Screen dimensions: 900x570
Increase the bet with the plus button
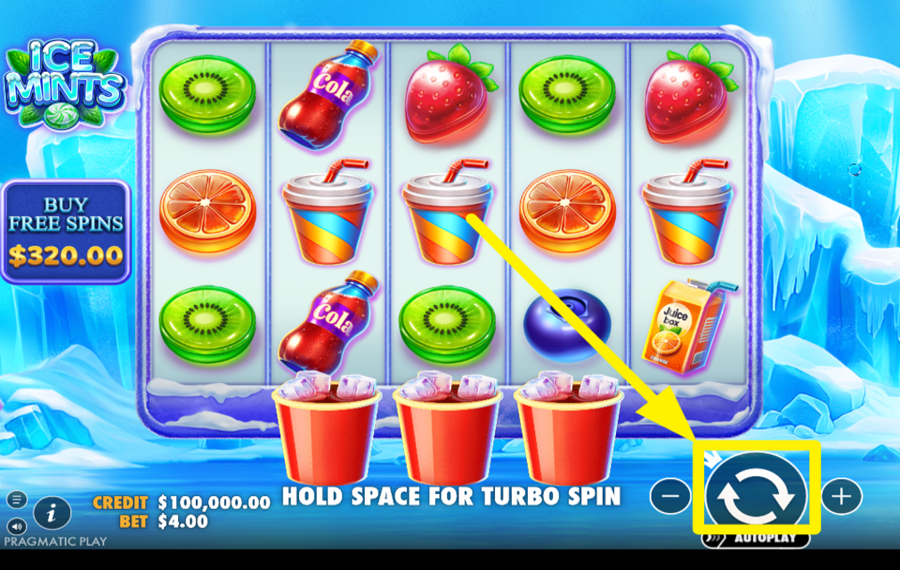841,494
